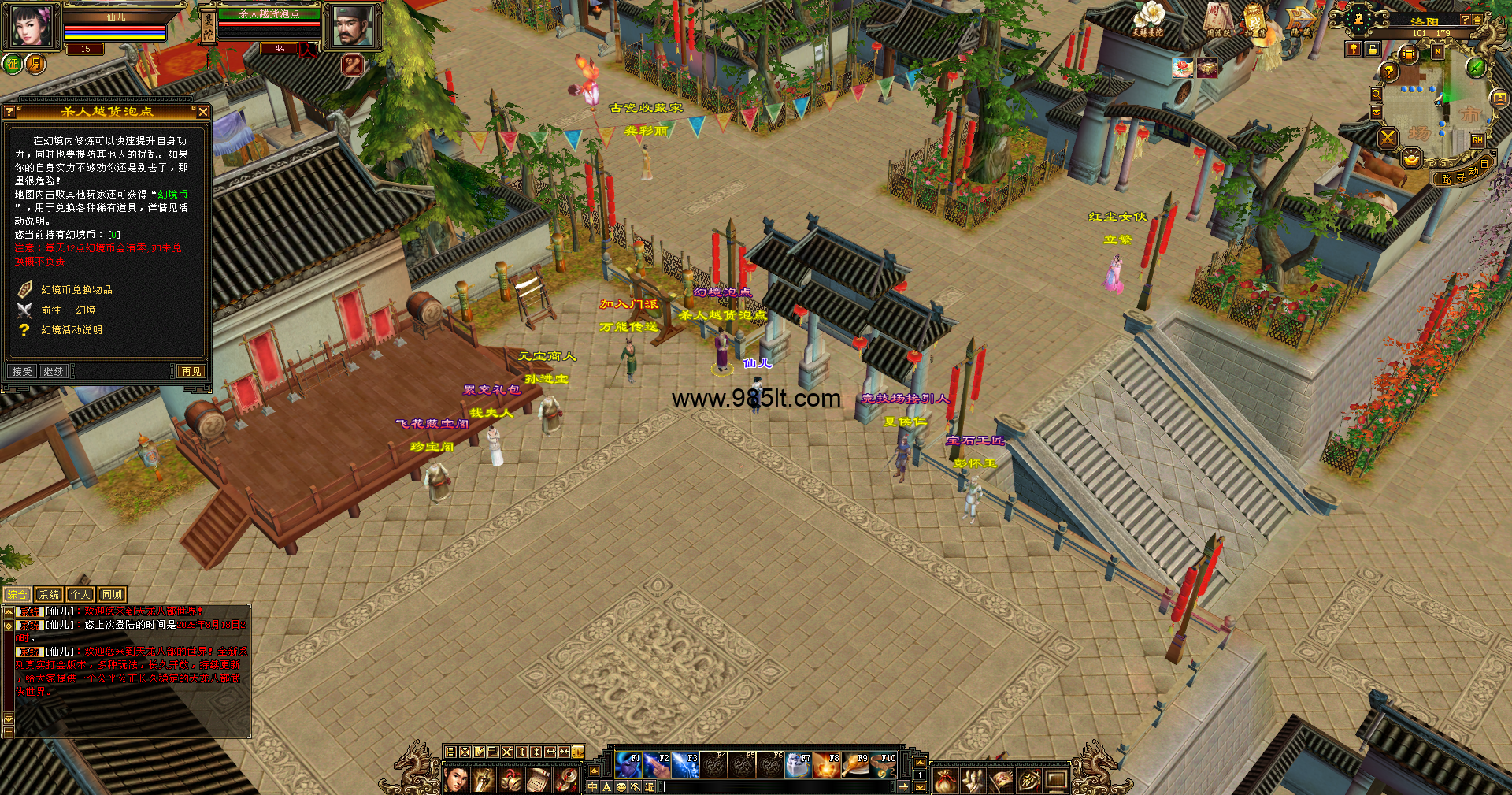
Task: Click the 再见 goodbye button
Action: click(191, 371)
